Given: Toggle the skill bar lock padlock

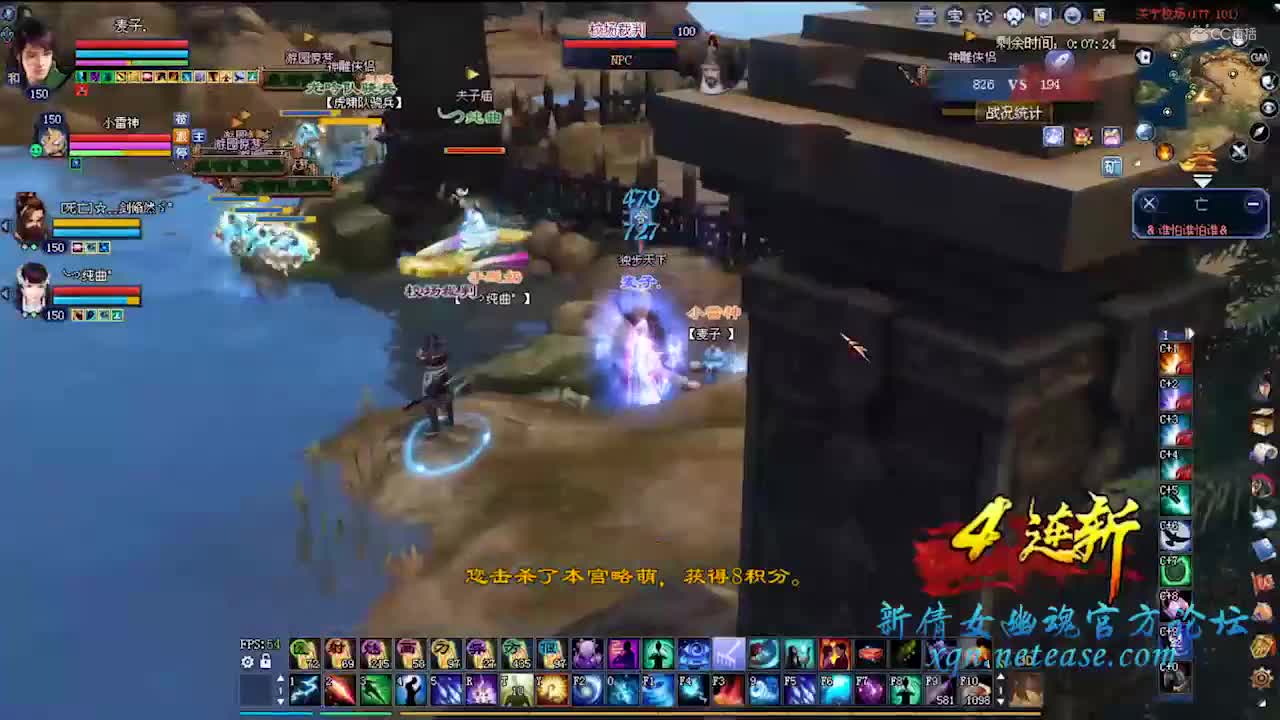Looking at the screenshot, I should point(265,661).
